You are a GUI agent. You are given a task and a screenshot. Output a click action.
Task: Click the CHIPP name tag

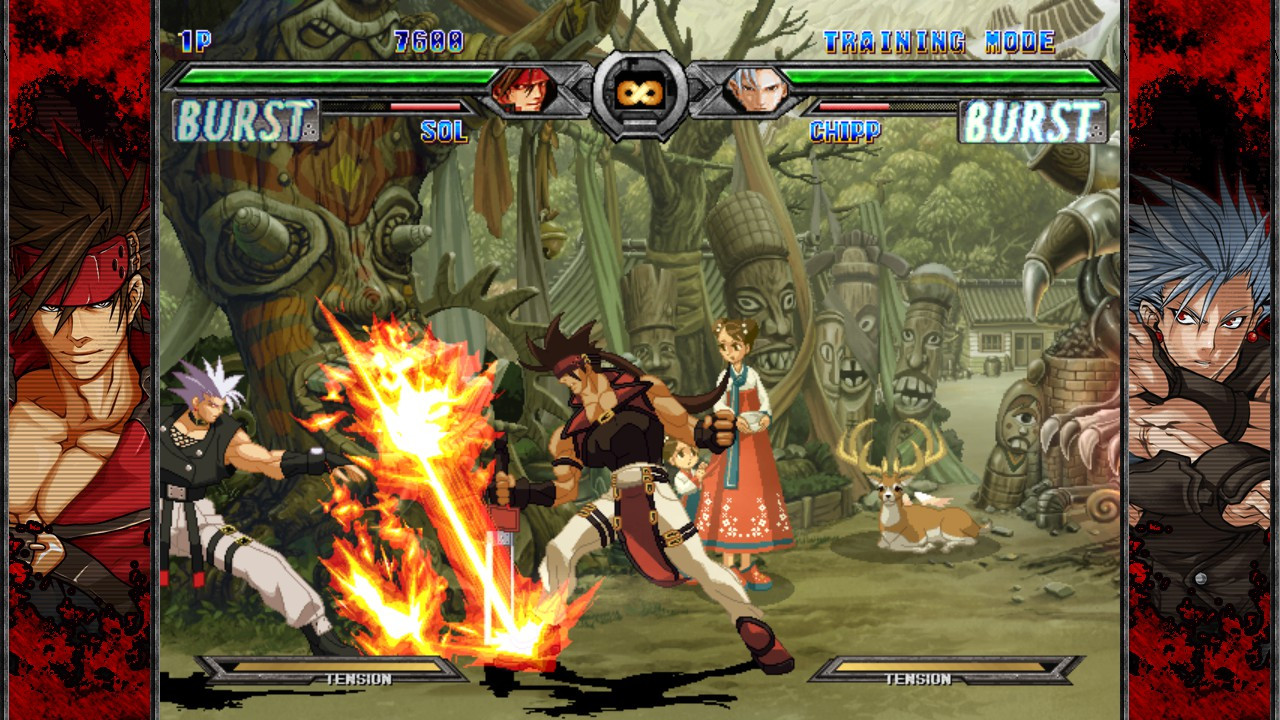point(847,130)
